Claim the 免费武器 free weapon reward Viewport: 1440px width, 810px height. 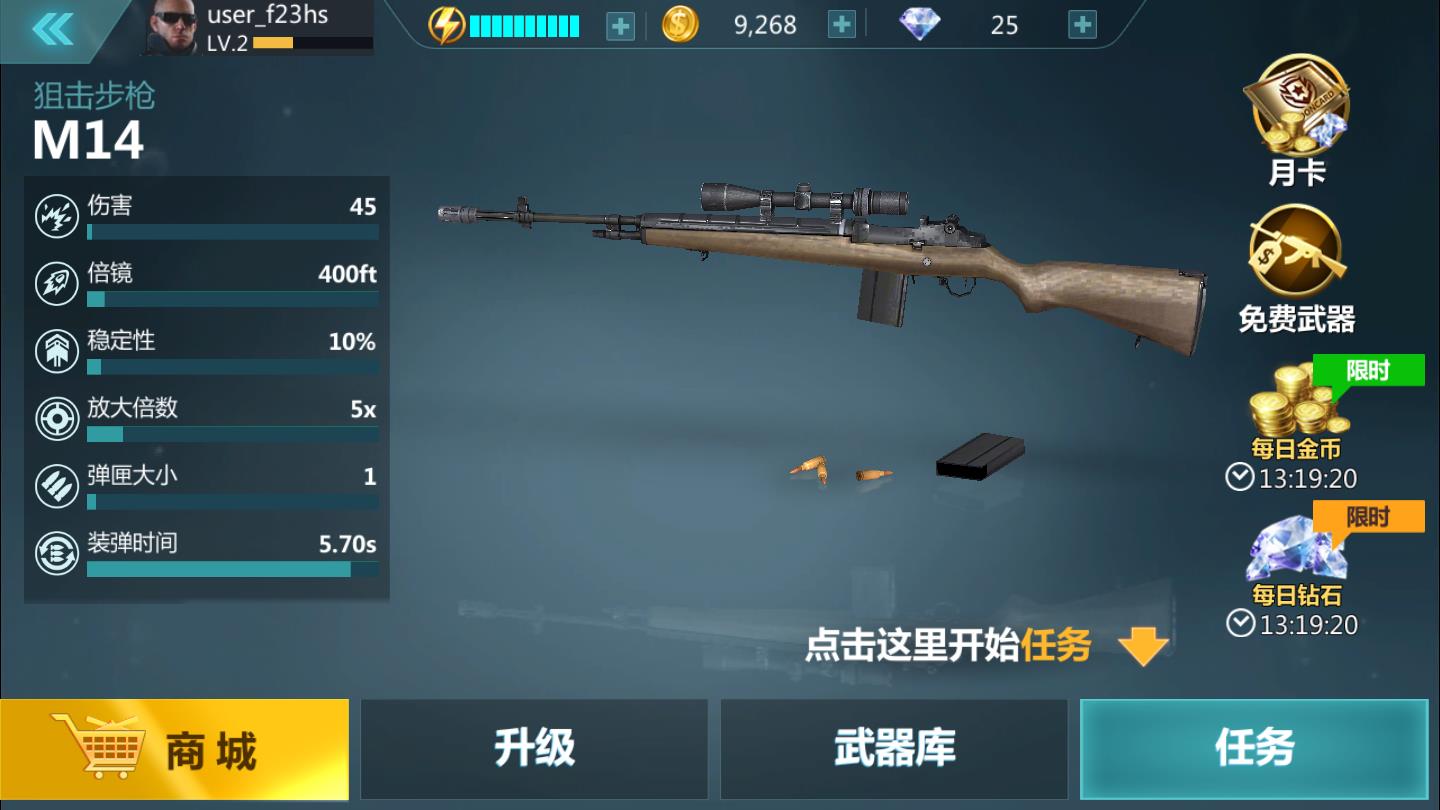1295,262
